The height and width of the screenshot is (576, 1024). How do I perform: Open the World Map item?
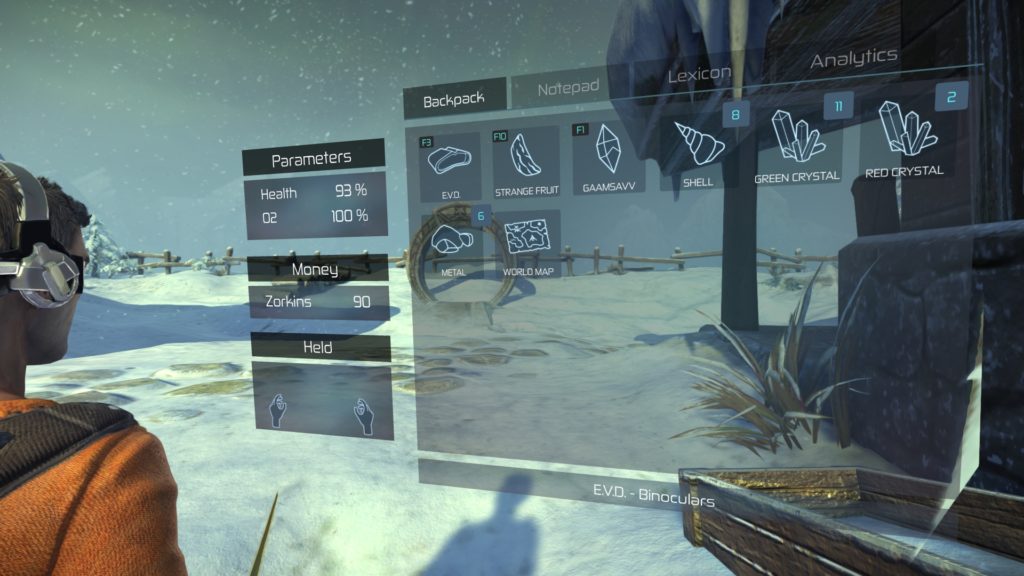pyautogui.click(x=526, y=241)
